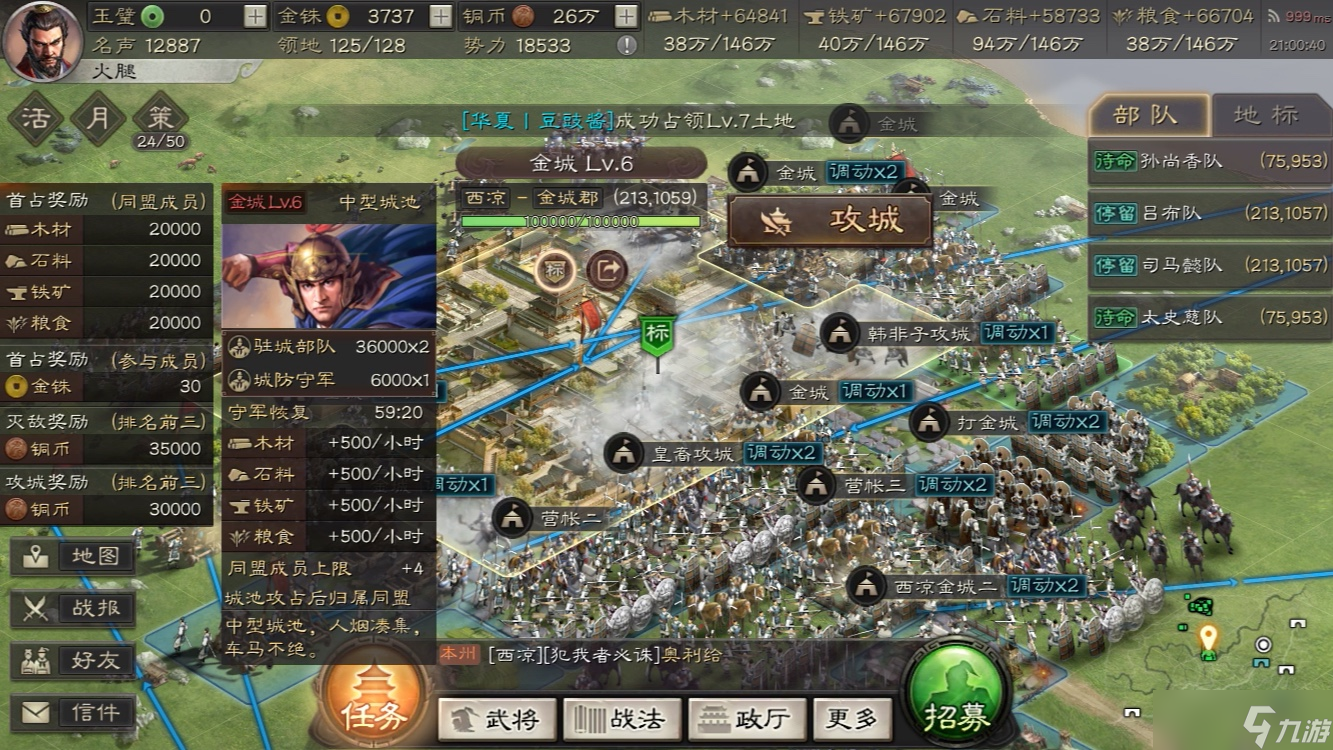
Task: Open the 策 strategy icon
Action: pos(160,117)
